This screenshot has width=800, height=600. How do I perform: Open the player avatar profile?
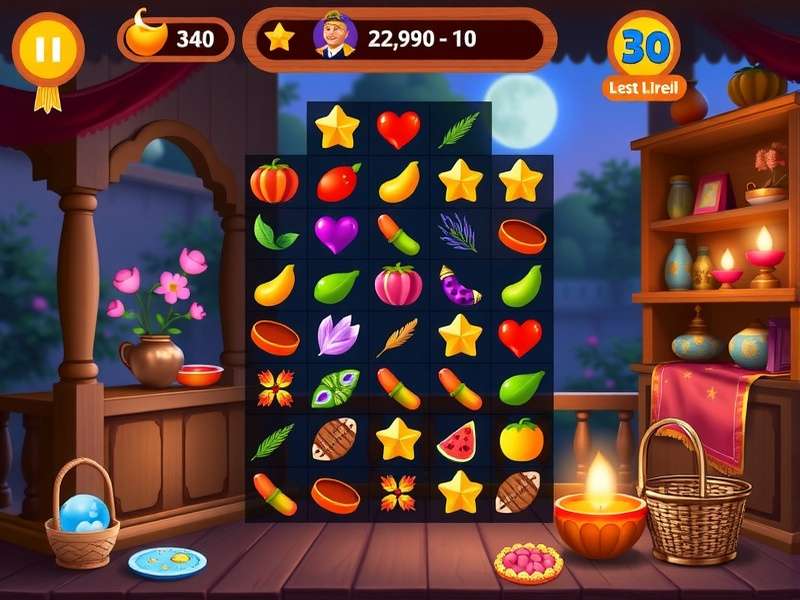coord(334,38)
